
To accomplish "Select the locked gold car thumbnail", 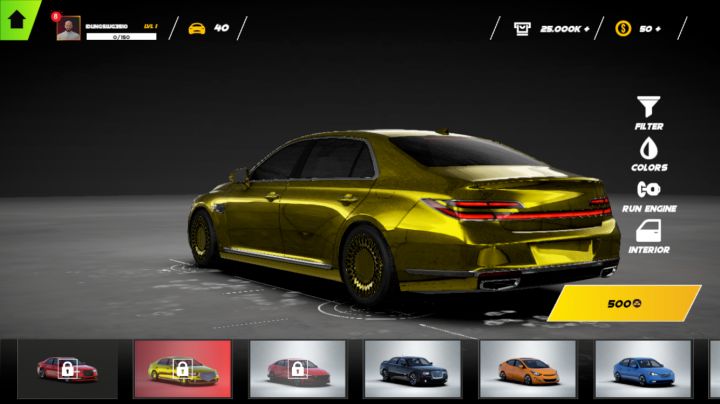I will [x=182, y=369].
